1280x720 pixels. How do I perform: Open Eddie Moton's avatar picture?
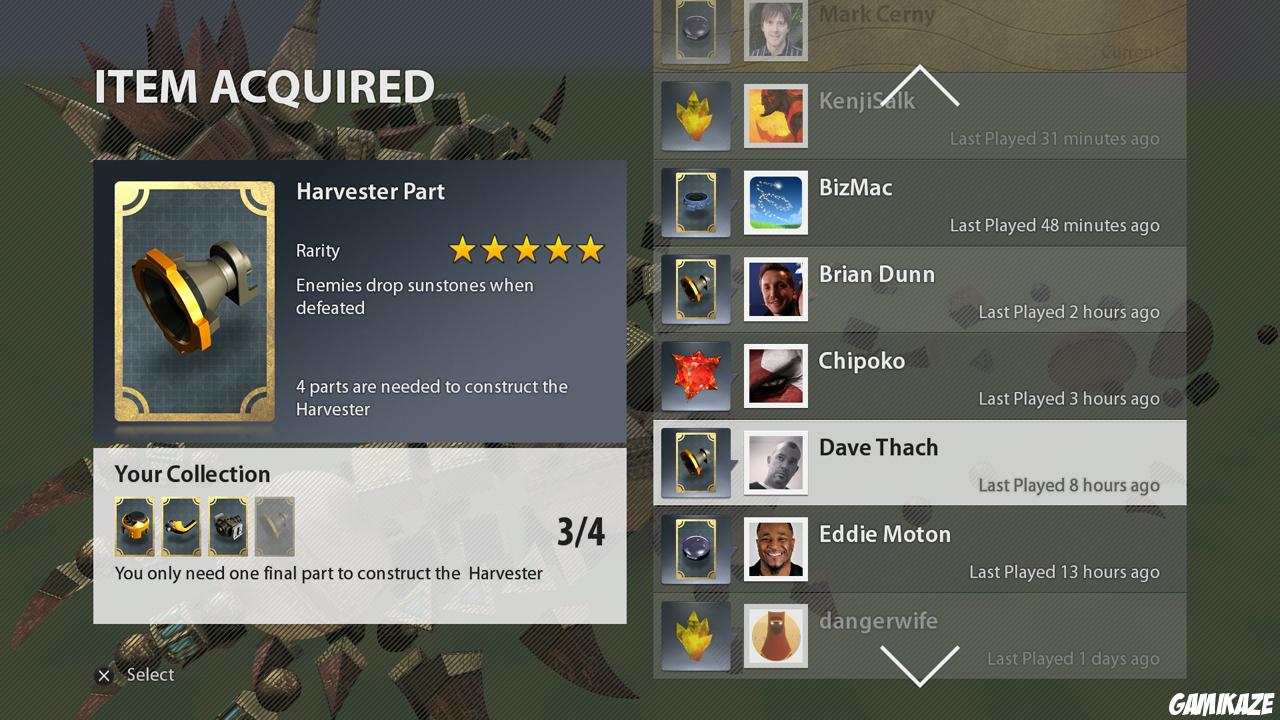tap(776, 549)
